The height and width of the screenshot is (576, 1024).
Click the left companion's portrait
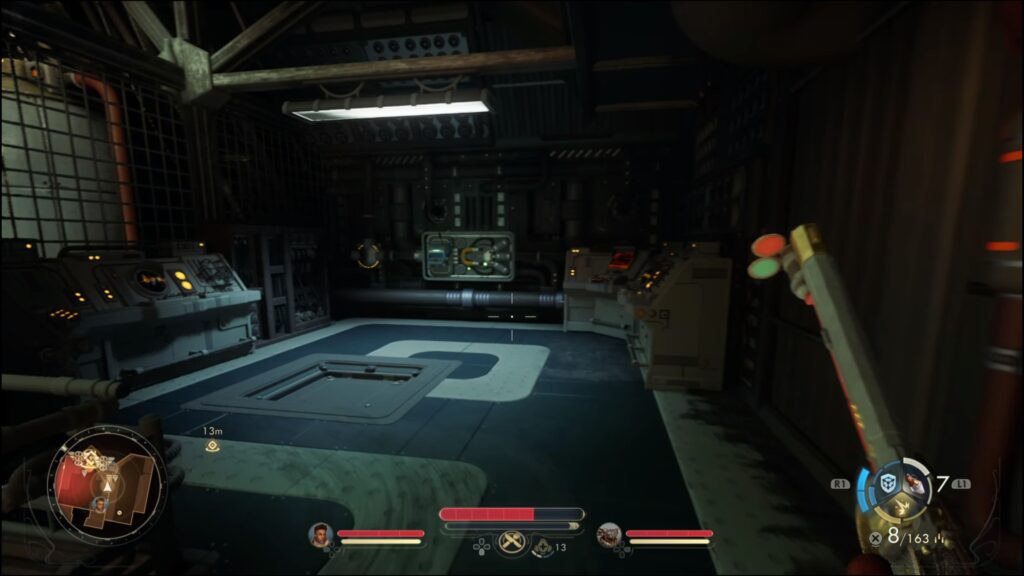click(320, 535)
